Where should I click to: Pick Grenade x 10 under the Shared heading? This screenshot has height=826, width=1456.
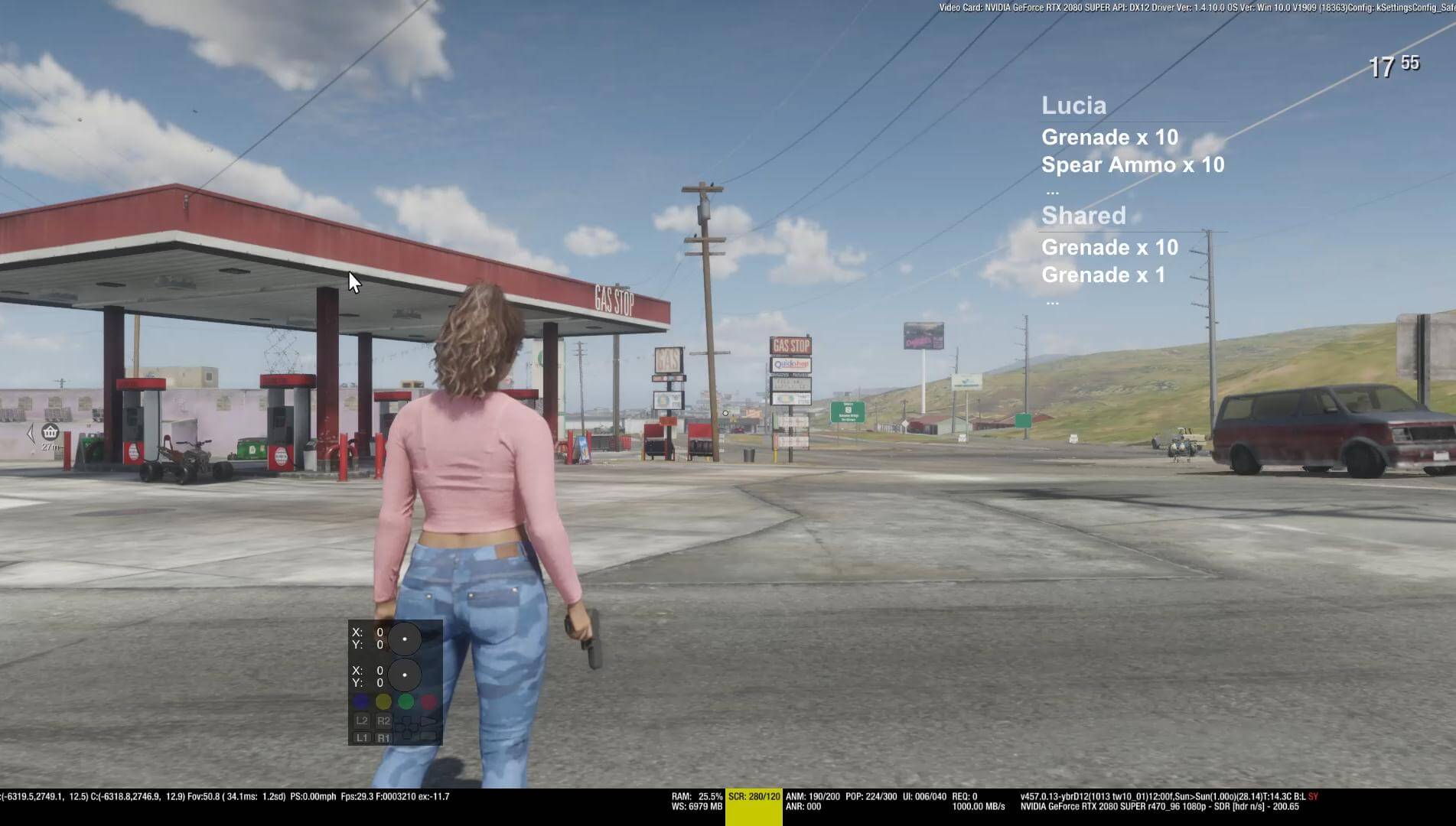[1109, 248]
